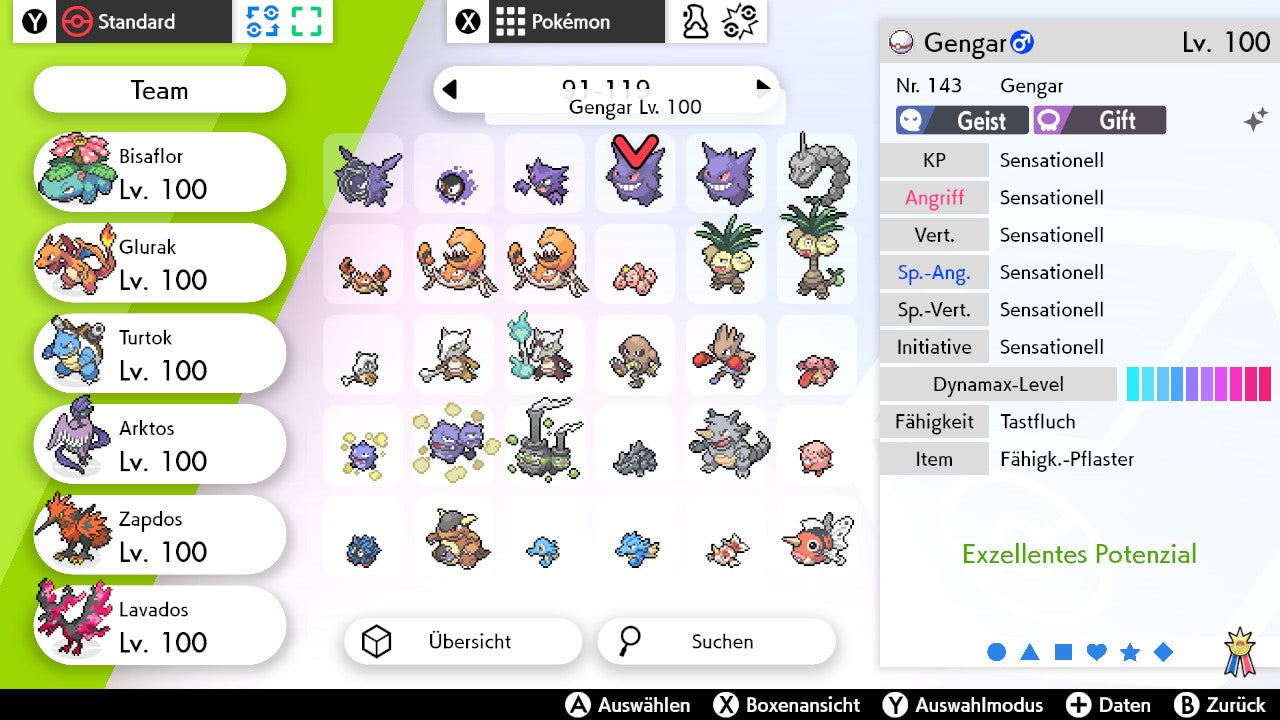Toggle the heart marking on Gengar

tap(1096, 651)
